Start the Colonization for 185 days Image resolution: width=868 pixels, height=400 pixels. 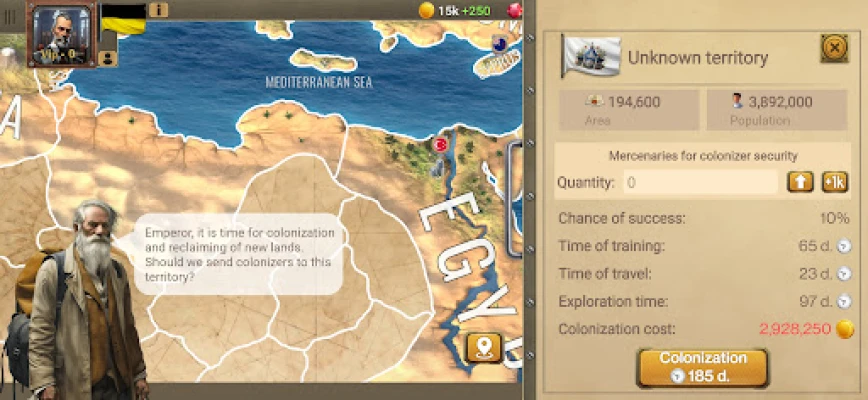point(702,367)
